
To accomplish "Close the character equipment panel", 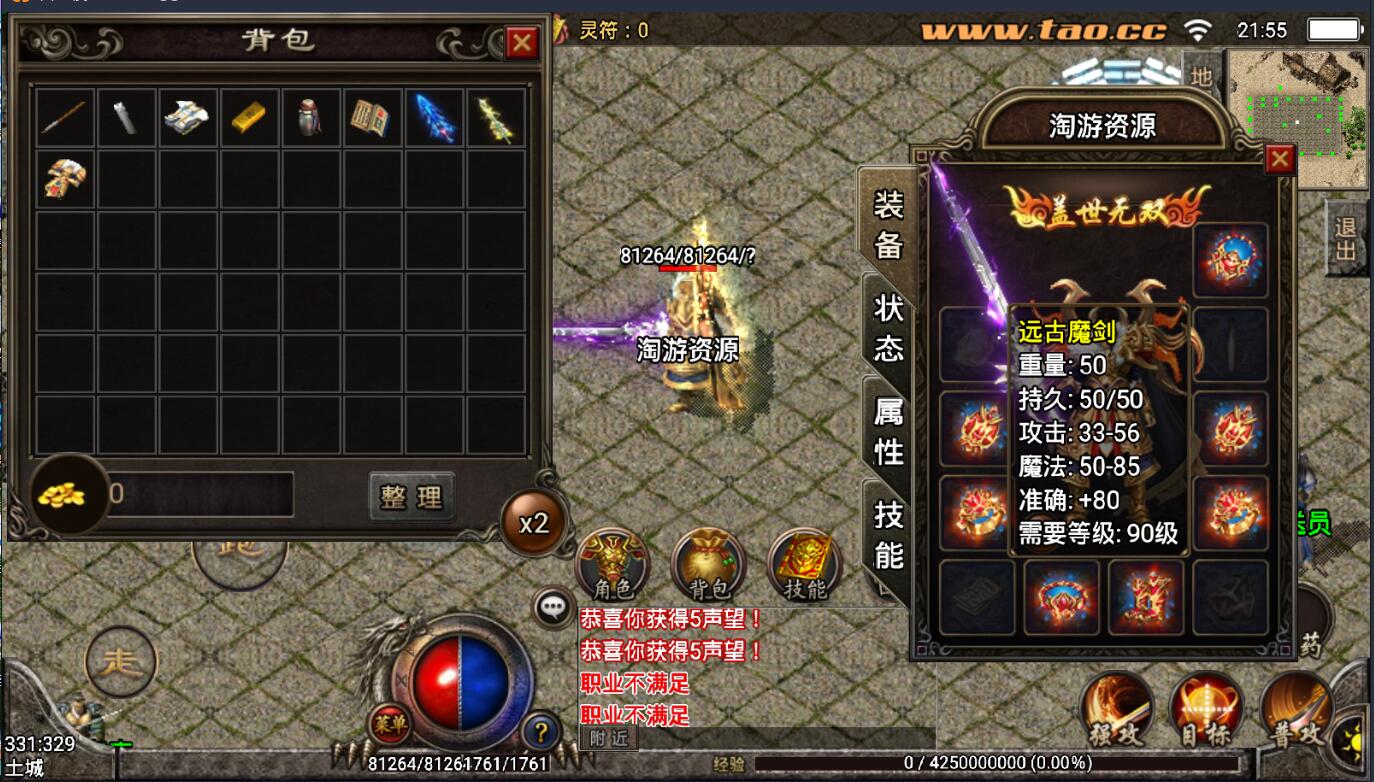I will point(1279,159).
